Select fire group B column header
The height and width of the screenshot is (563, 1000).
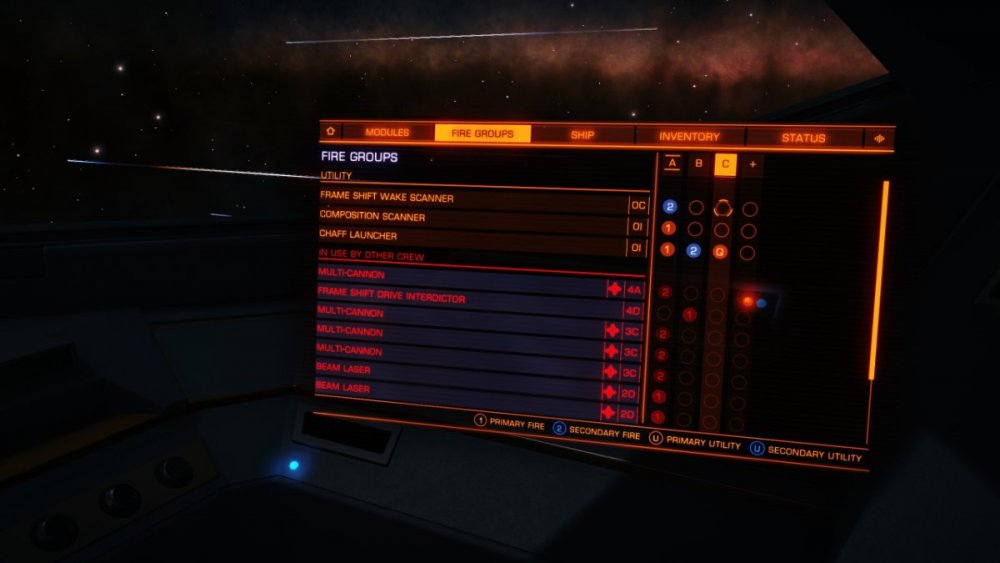(x=698, y=163)
